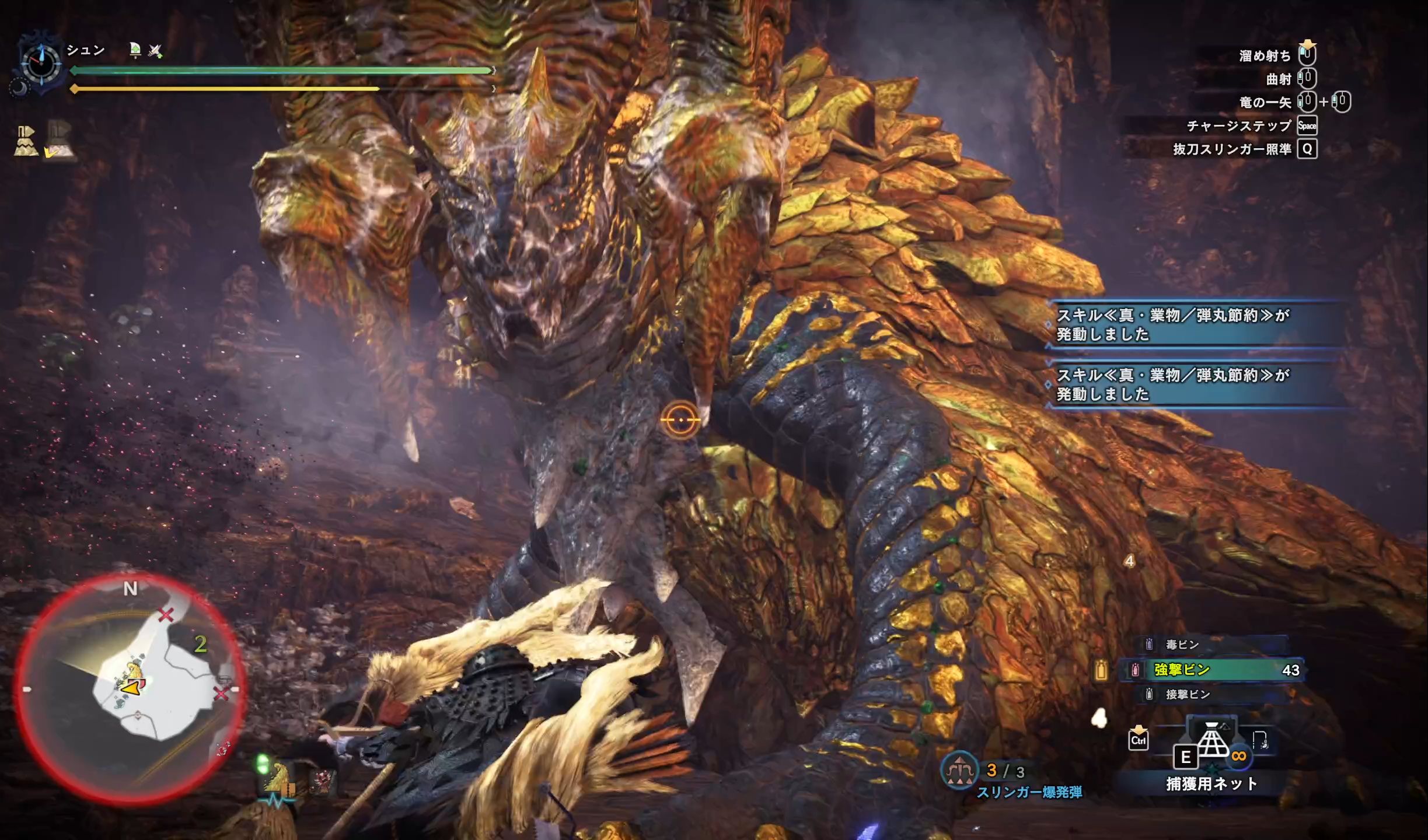Click the yellow player arrow on minimap
Viewport: 1428px width, 840px height.
[x=131, y=688]
